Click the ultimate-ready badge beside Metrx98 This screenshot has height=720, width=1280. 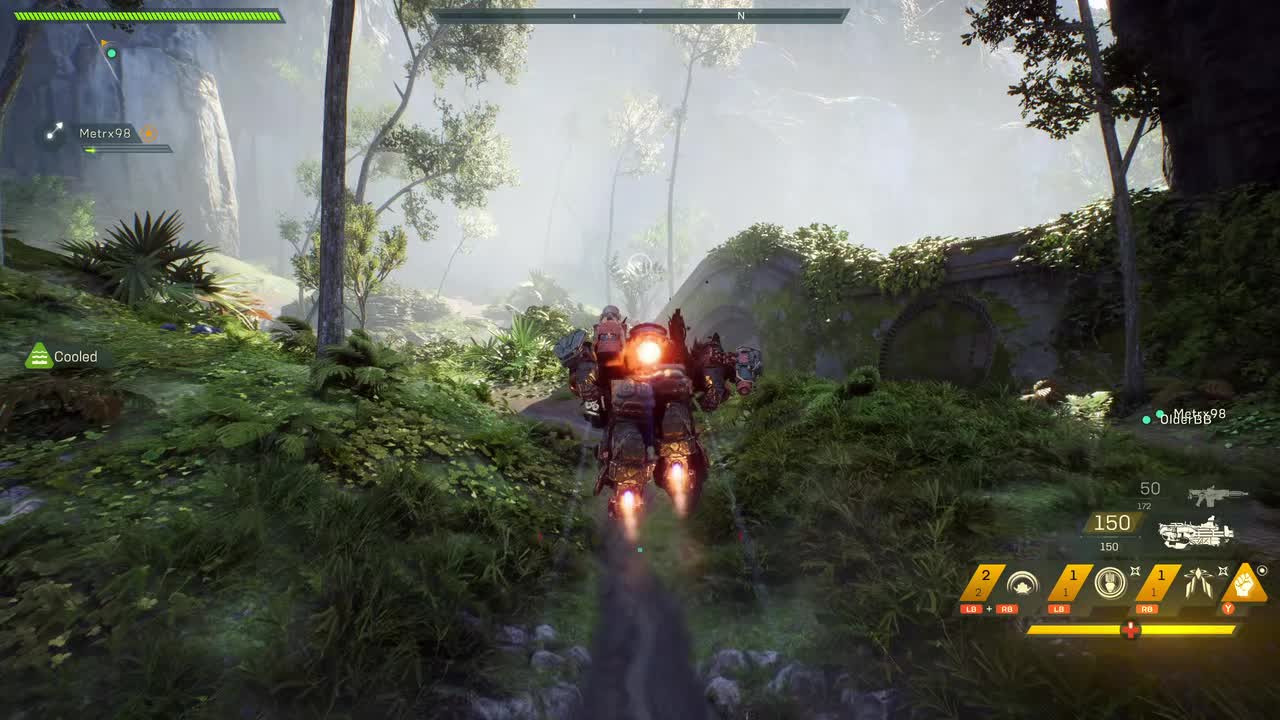coord(148,133)
